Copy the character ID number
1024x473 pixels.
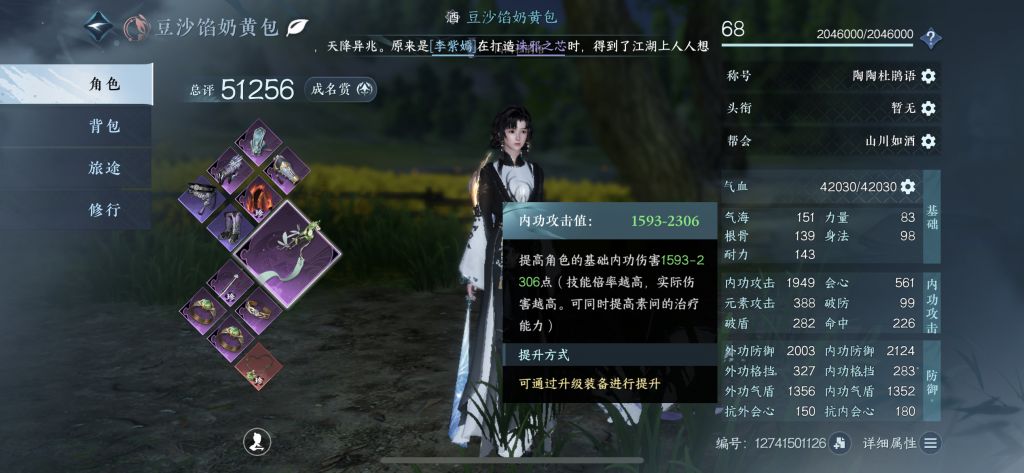[840, 443]
